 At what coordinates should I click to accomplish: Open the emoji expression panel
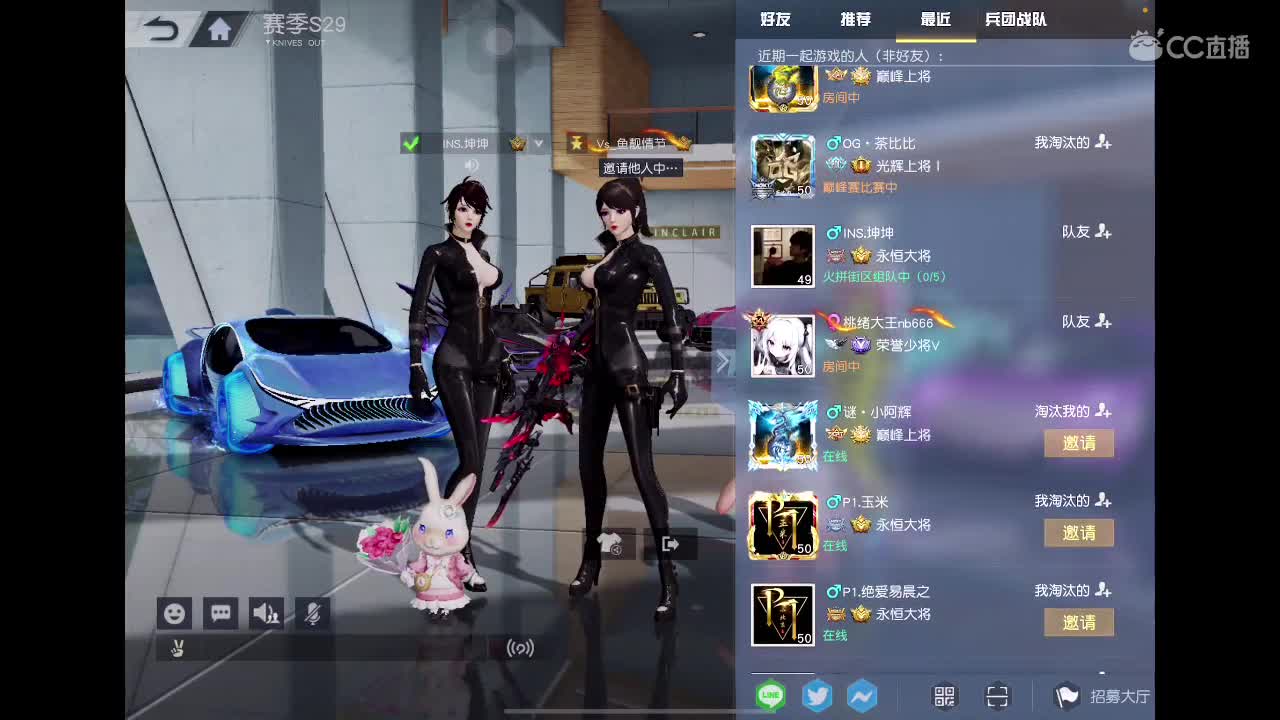[x=175, y=613]
